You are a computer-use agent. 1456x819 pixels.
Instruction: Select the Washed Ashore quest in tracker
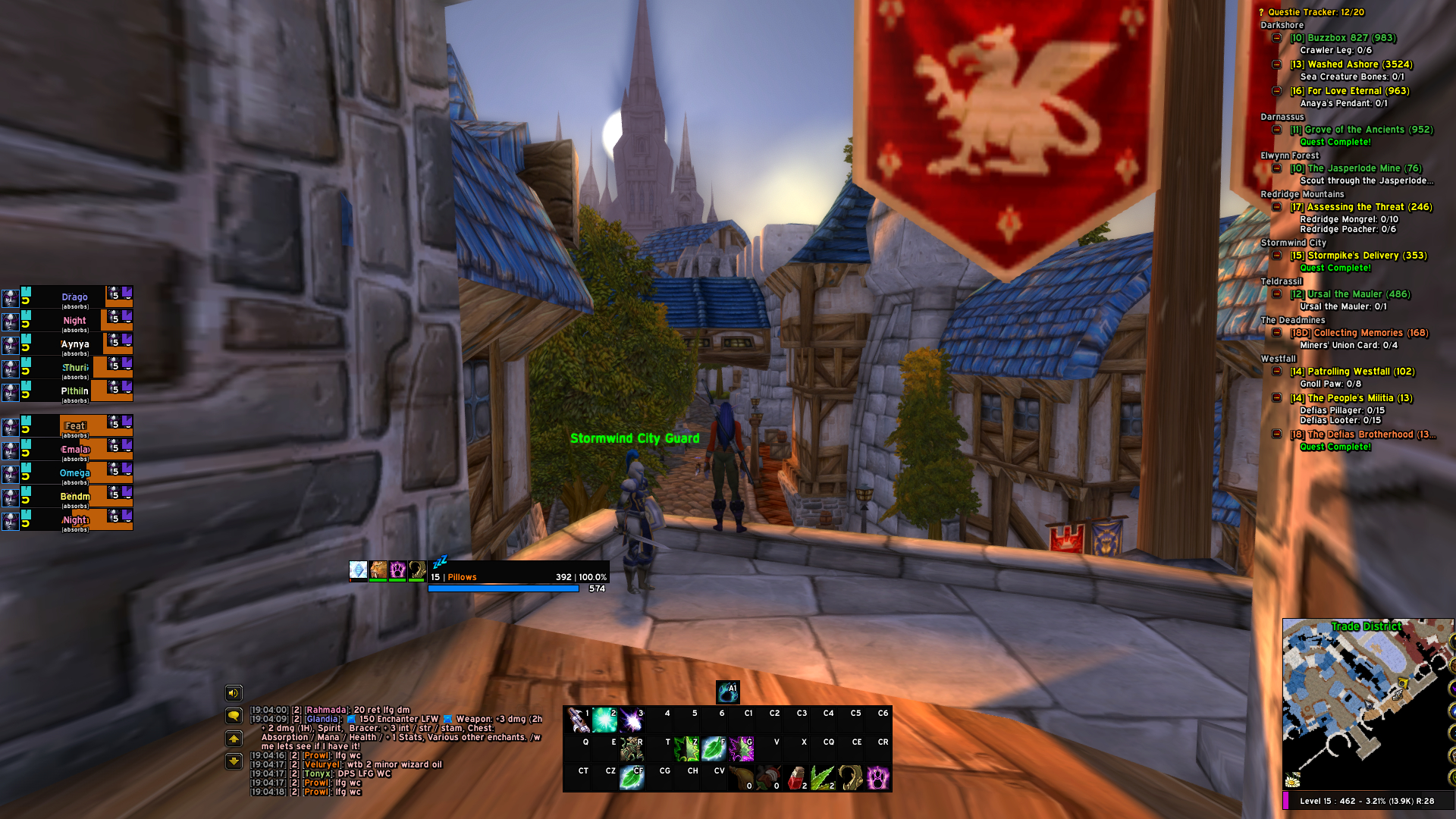pyautogui.click(x=1351, y=64)
